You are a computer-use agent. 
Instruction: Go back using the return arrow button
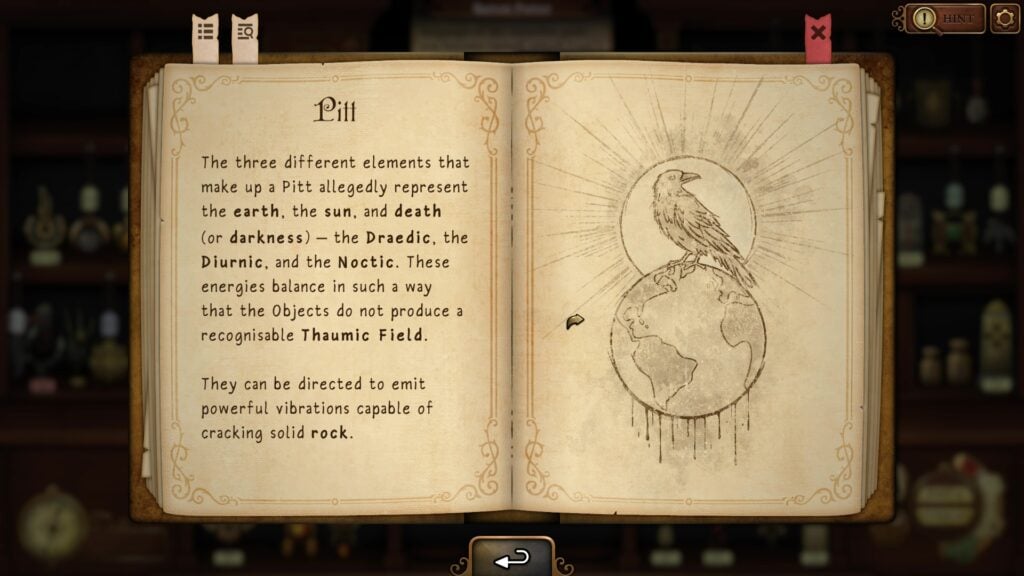(512, 559)
